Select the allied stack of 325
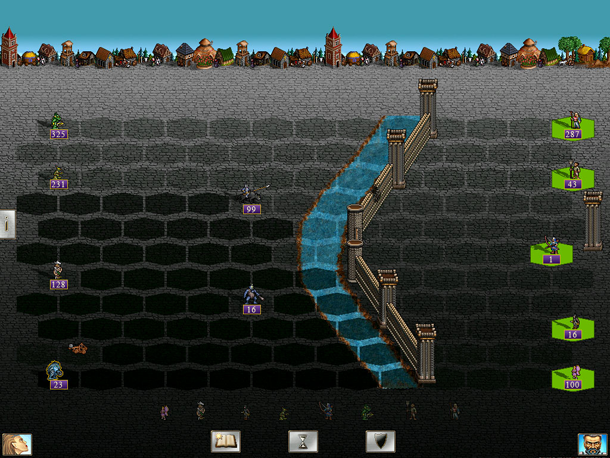The height and width of the screenshot is (458, 610). (57, 123)
